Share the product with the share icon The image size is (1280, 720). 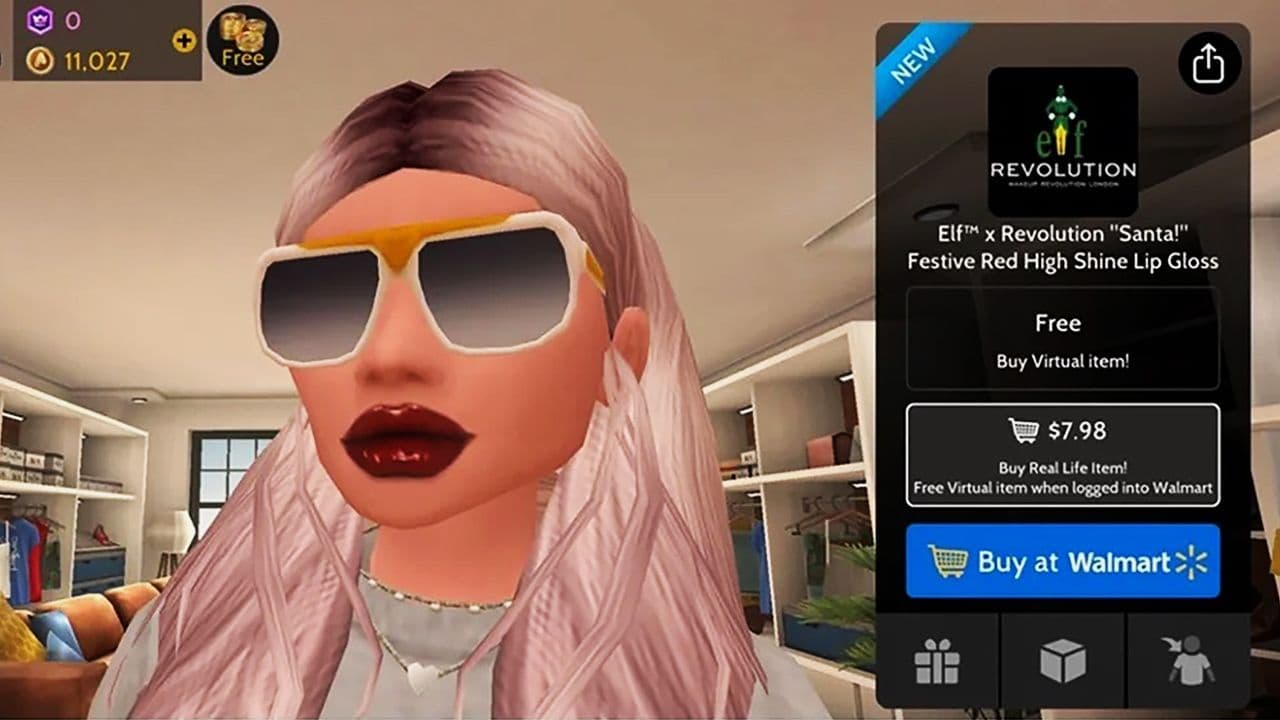[x=1211, y=62]
